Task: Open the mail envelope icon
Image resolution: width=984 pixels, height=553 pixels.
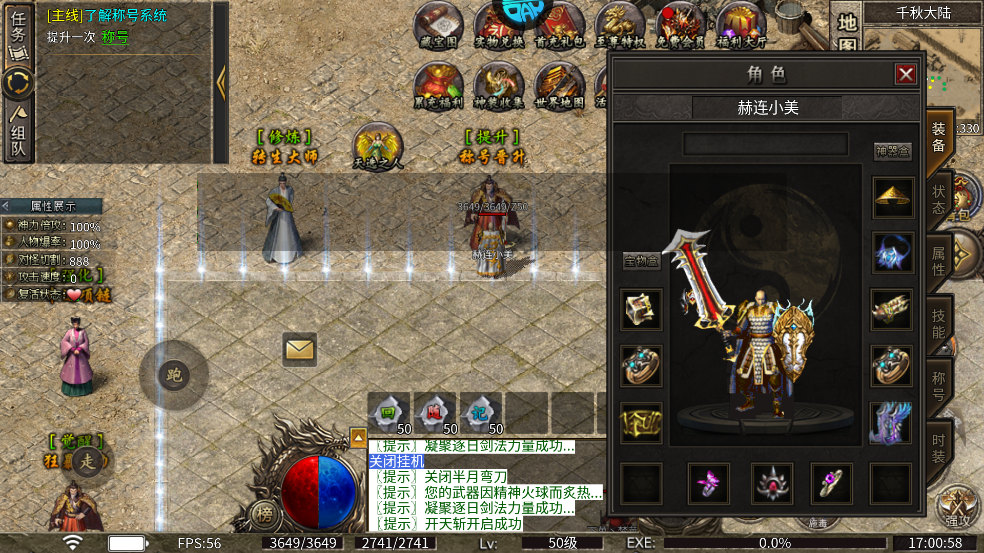Action: (x=299, y=349)
